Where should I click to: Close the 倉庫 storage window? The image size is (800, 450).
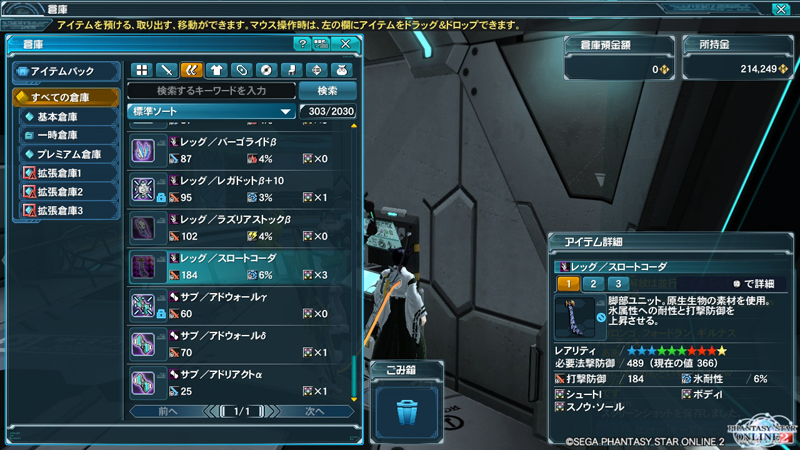click(x=346, y=44)
